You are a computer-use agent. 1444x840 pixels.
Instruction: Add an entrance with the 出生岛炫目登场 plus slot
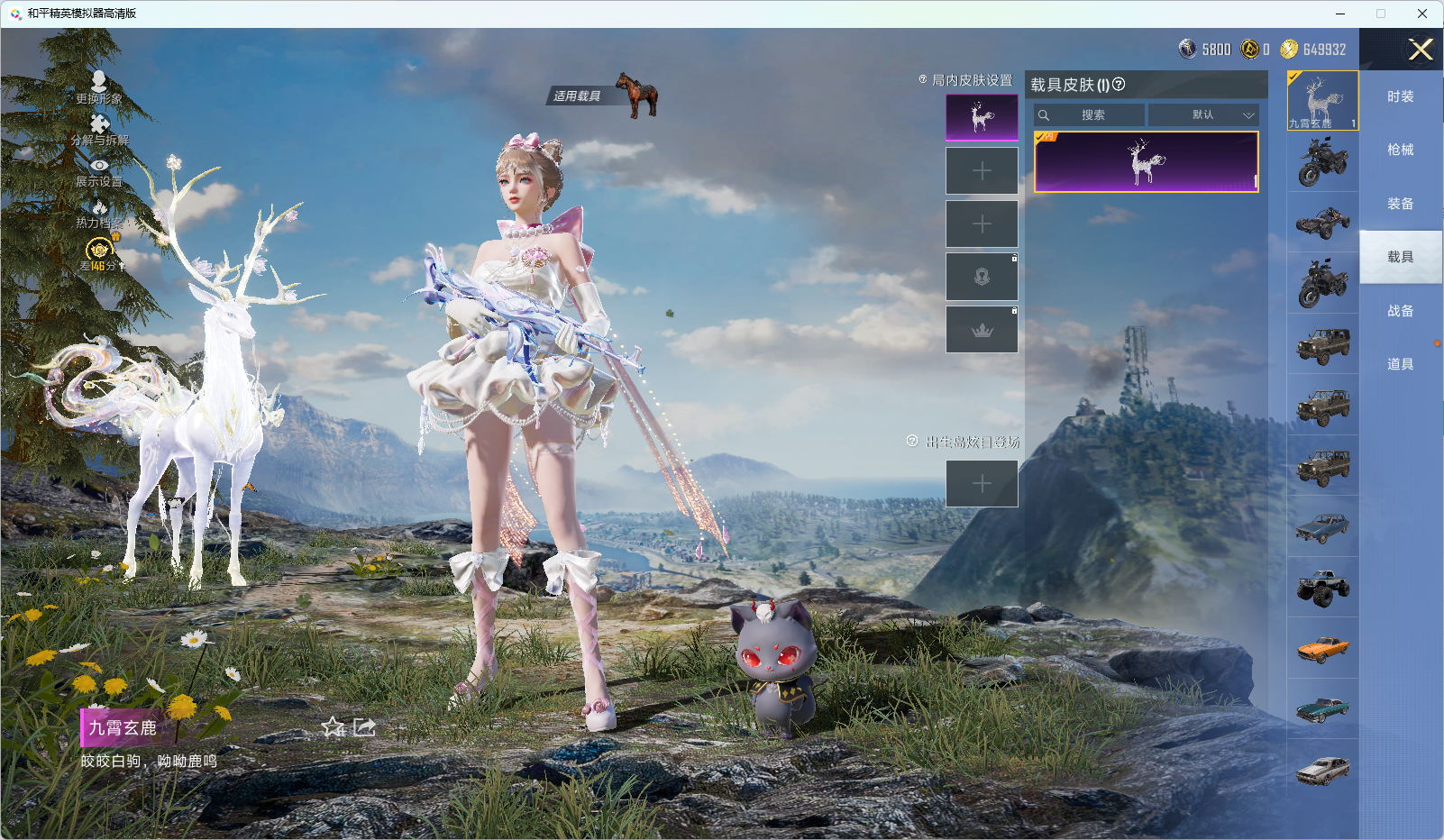[x=982, y=484]
